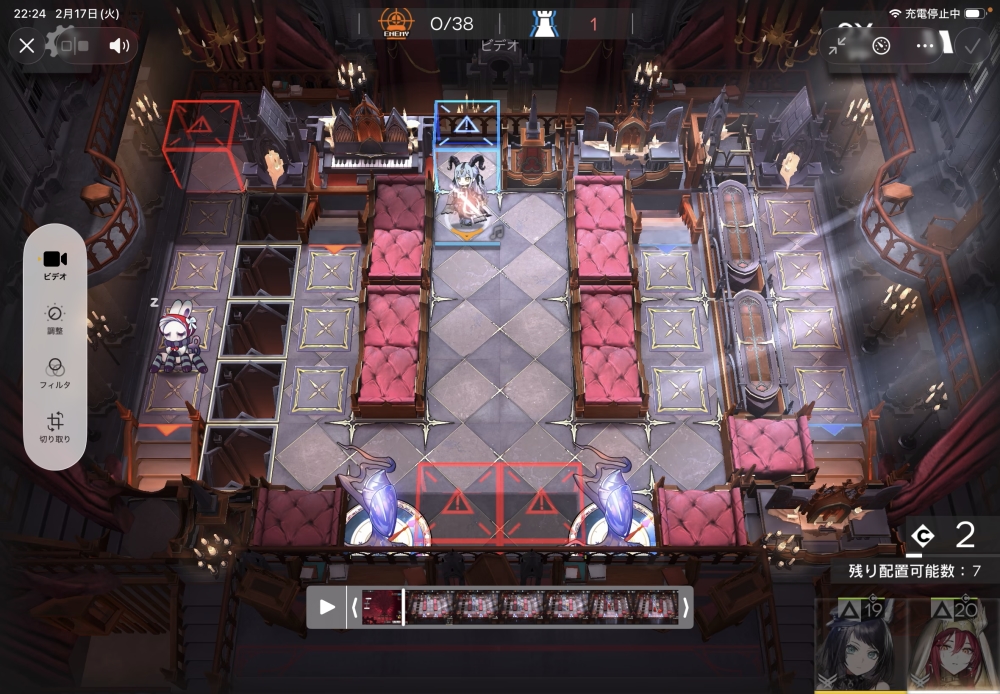Image resolution: width=1000 pixels, height=694 pixels.
Task: Open the 切り取り crop tool
Action: point(55,427)
